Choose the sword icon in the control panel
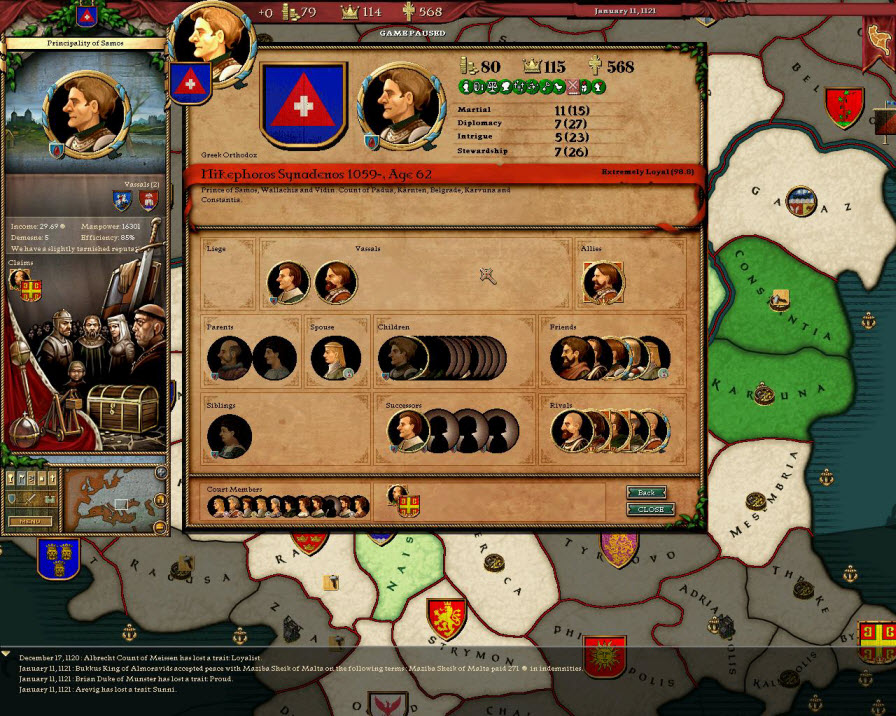Viewport: 896px width, 716px height. [x=30, y=497]
